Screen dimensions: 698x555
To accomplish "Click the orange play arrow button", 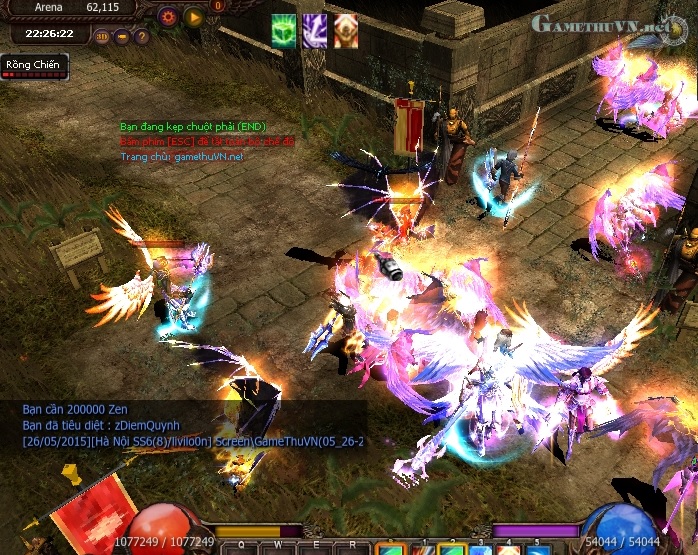I will coord(193,16).
